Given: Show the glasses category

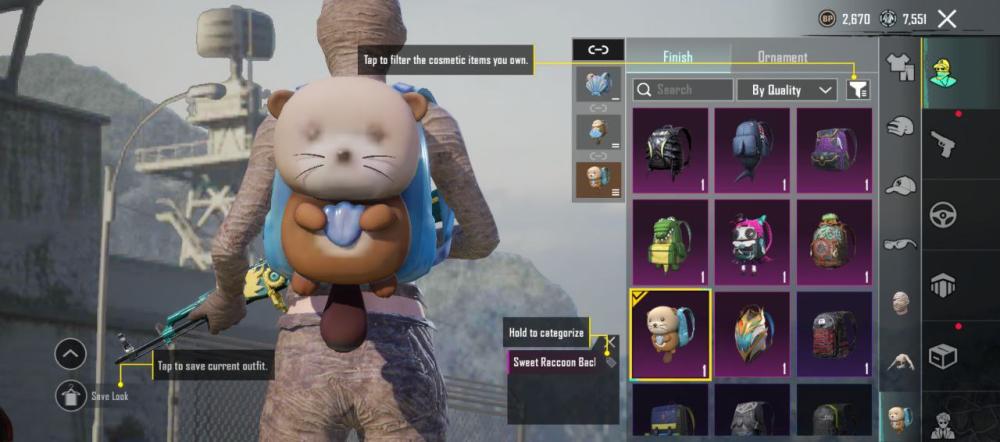Looking at the screenshot, I should coord(901,243).
